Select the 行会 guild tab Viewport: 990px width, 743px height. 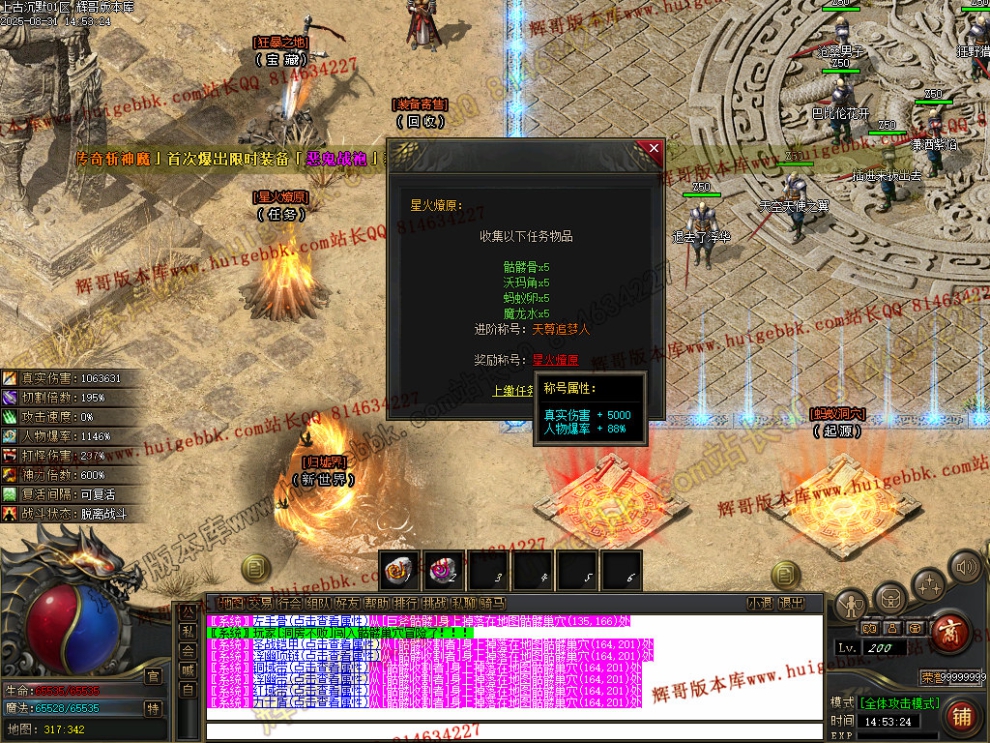pos(290,604)
